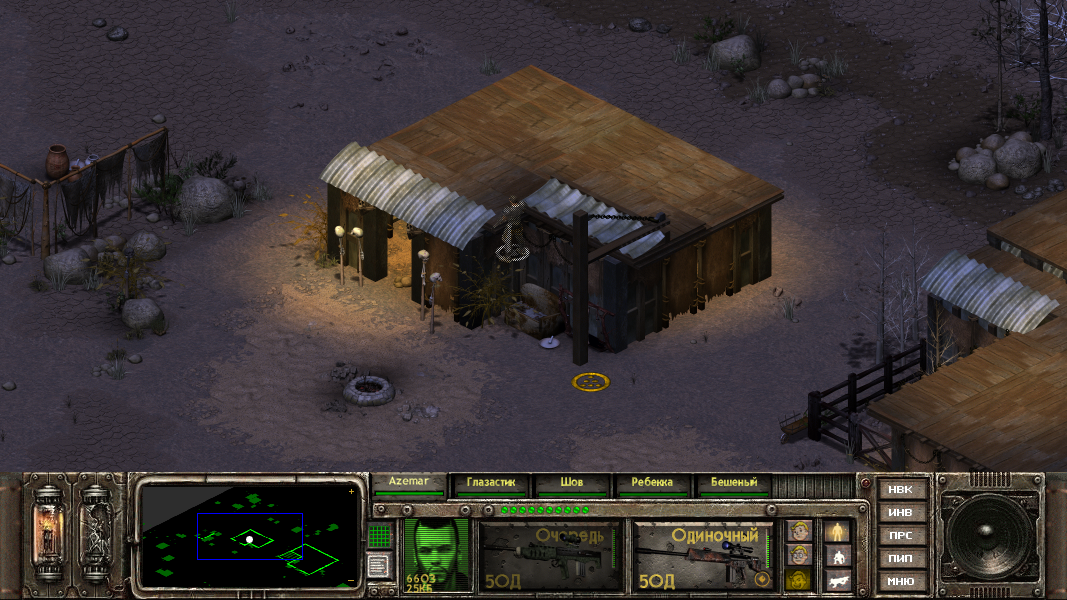Set stance to standing figure icon
1067x600 pixels.
[837, 531]
